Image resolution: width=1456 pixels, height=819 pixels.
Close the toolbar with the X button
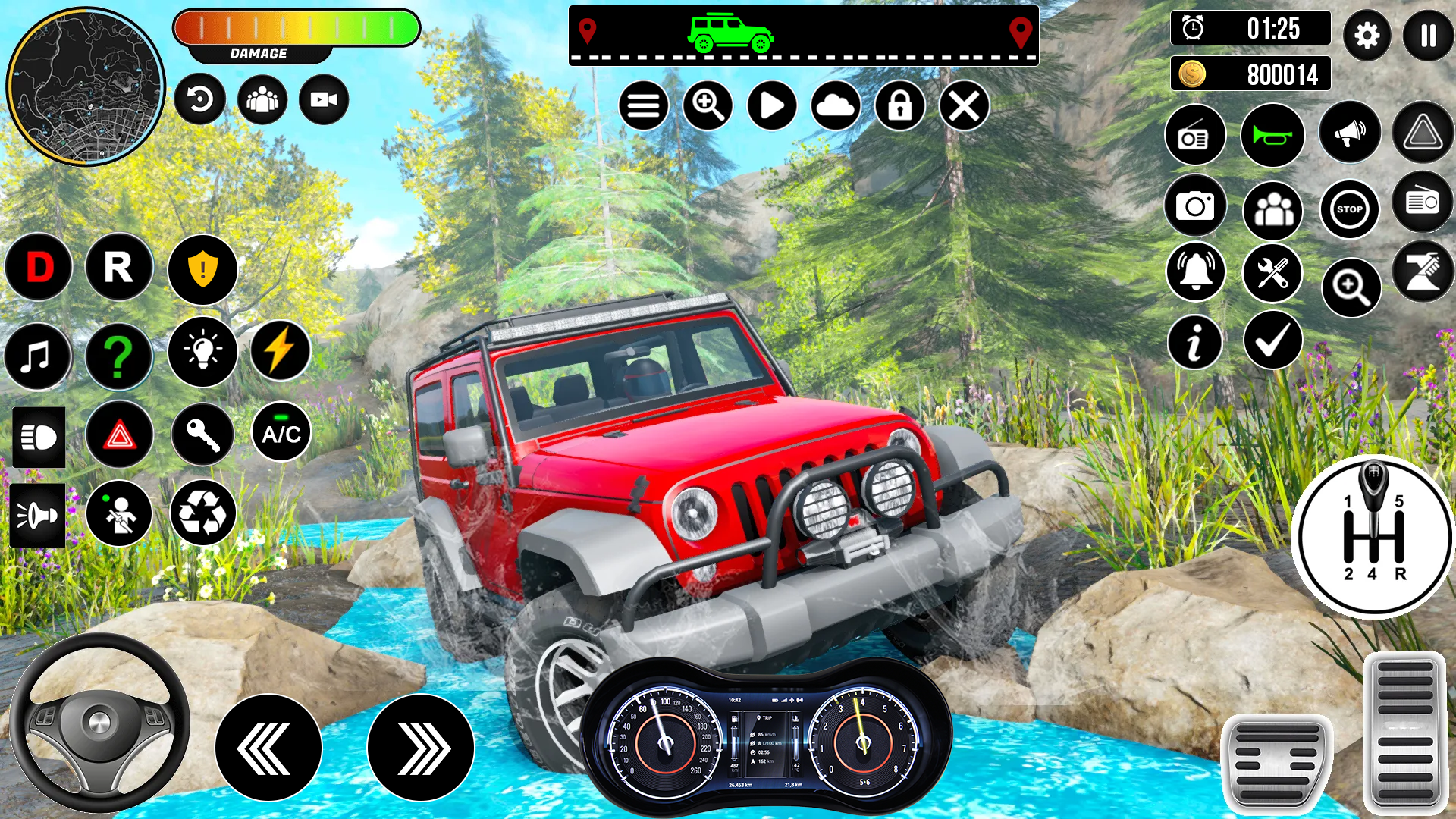tap(964, 105)
